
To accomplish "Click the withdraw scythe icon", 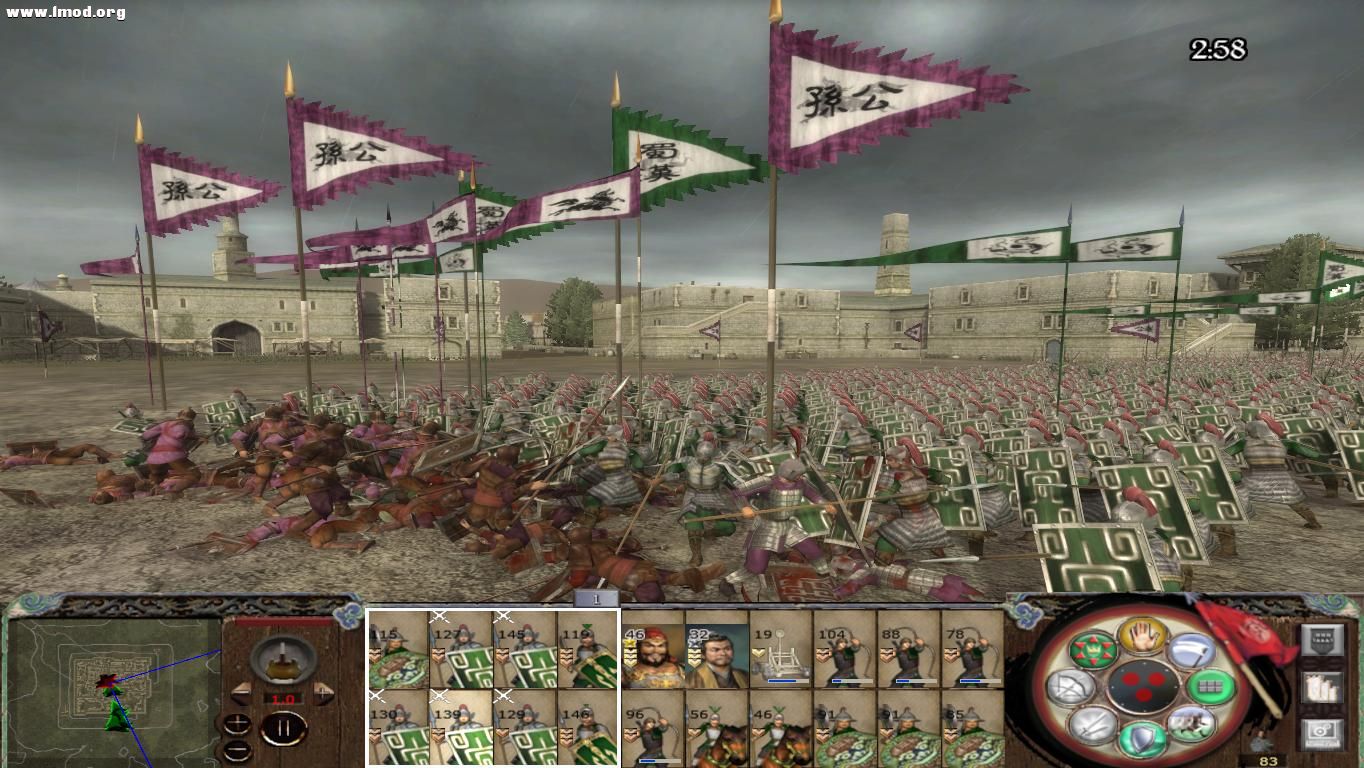I will 1192,648.
